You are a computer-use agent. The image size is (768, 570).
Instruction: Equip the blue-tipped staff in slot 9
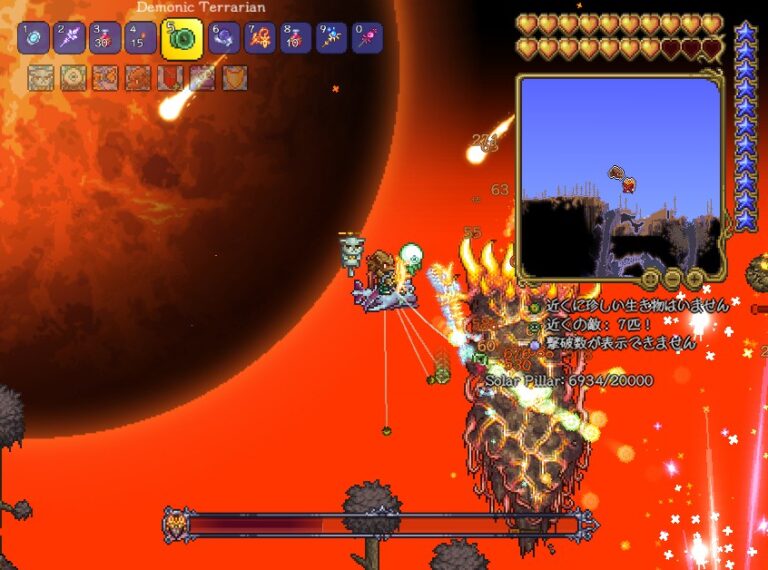click(331, 38)
